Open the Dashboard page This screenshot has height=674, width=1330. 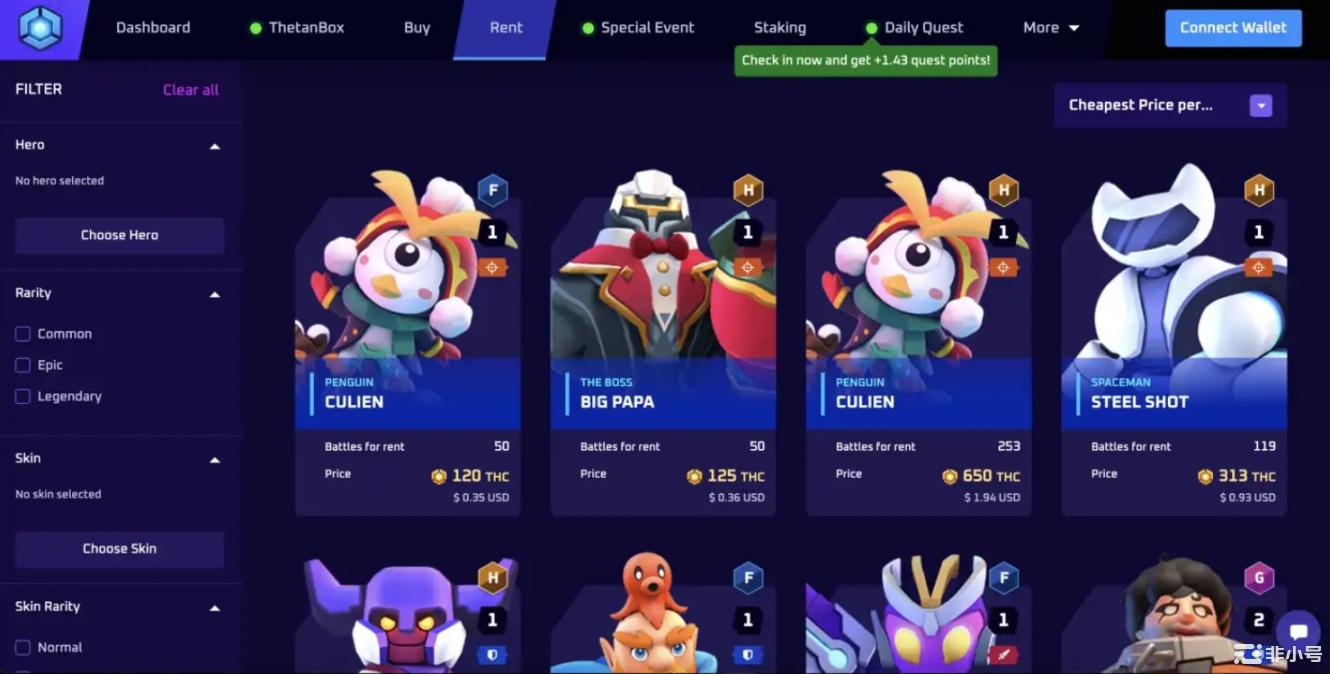153,28
